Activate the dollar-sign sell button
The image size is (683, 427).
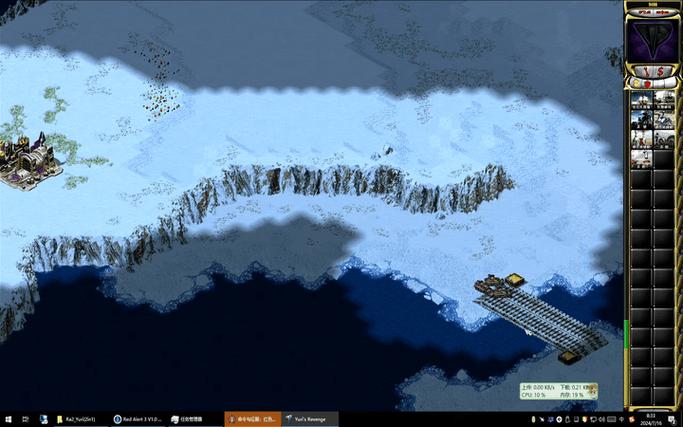tap(658, 71)
